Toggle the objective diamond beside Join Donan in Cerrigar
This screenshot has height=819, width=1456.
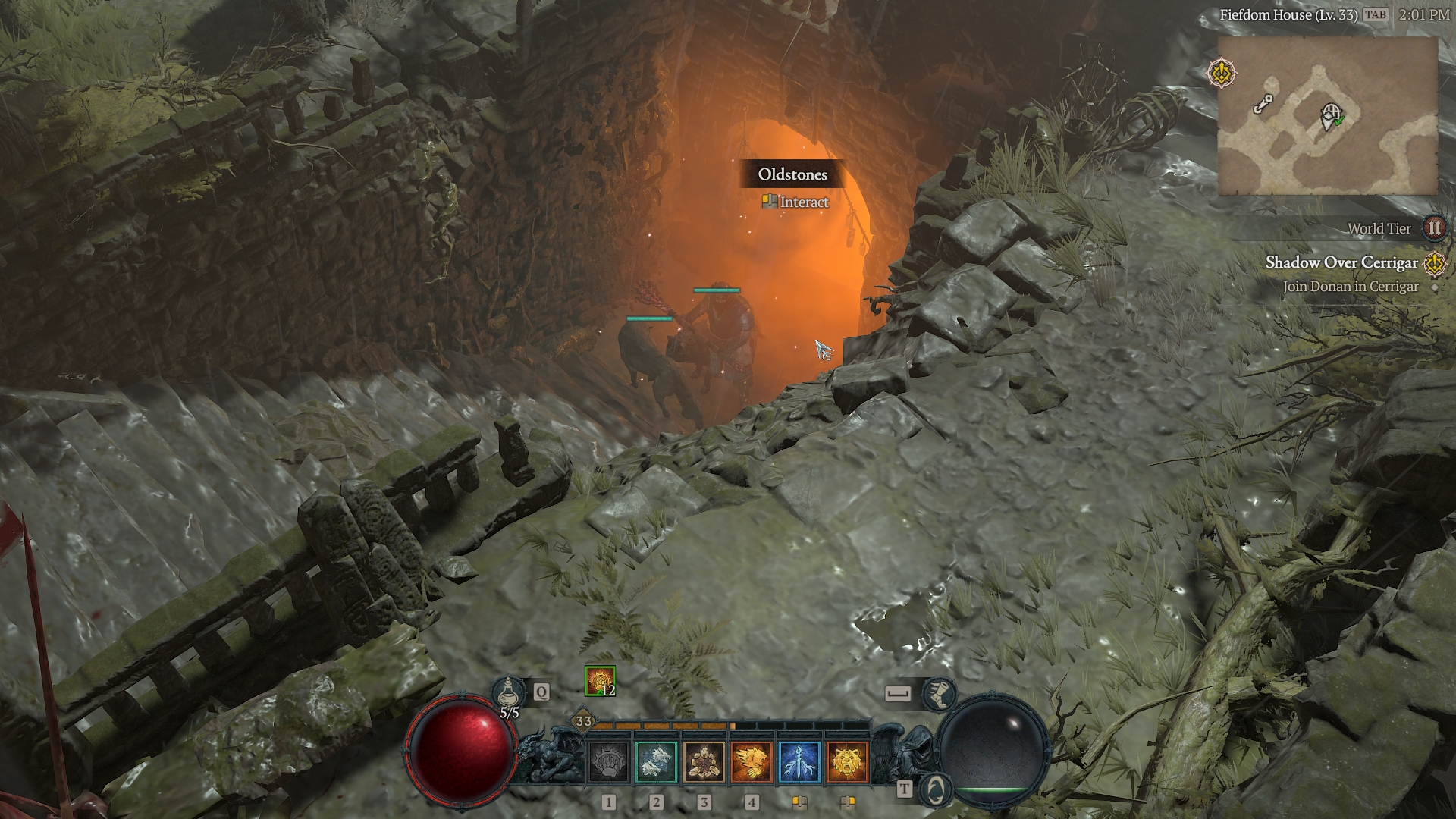coord(1433,287)
